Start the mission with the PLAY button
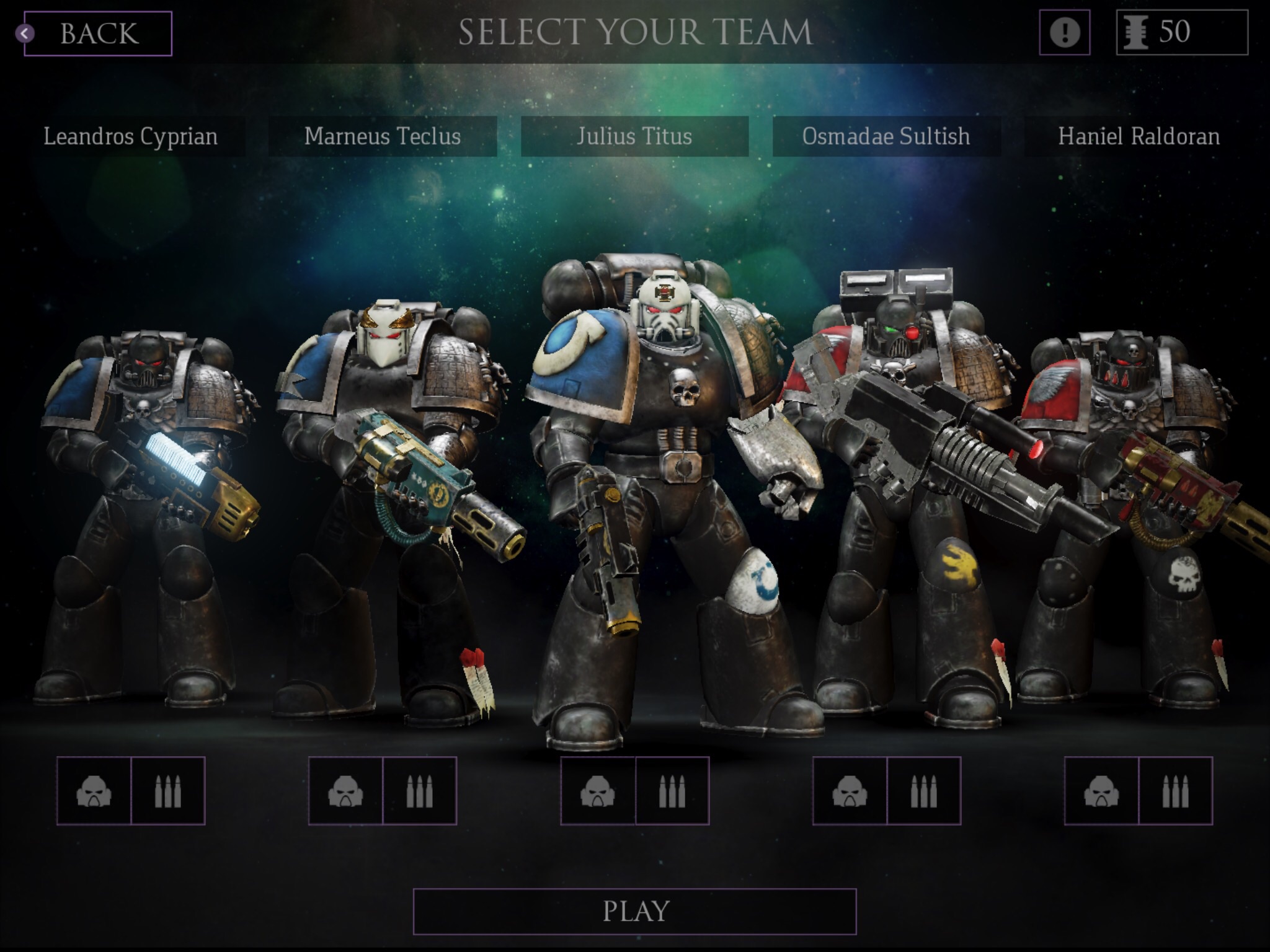The height and width of the screenshot is (952, 1270). pos(634,911)
